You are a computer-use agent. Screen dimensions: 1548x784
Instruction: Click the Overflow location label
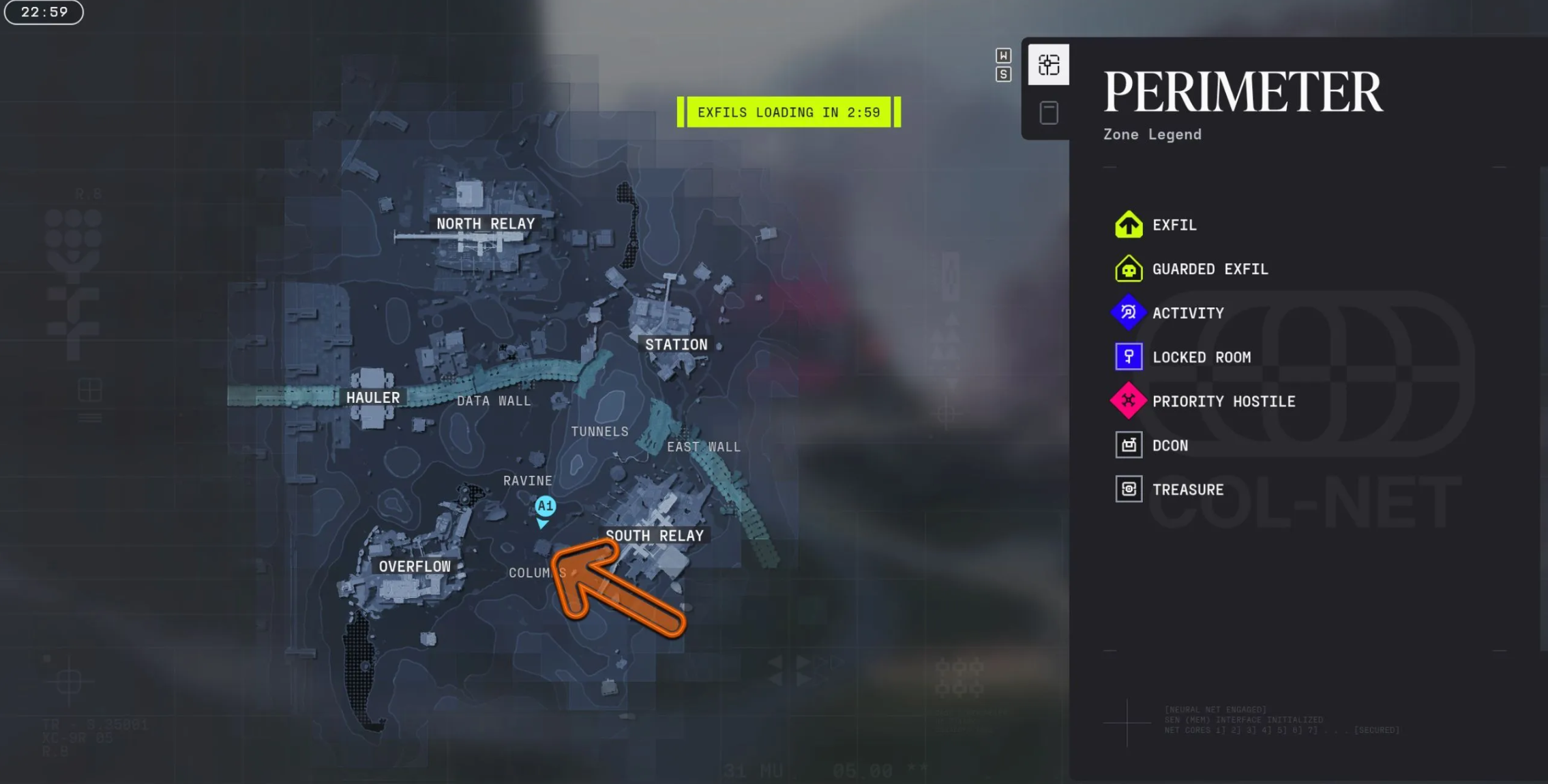415,567
